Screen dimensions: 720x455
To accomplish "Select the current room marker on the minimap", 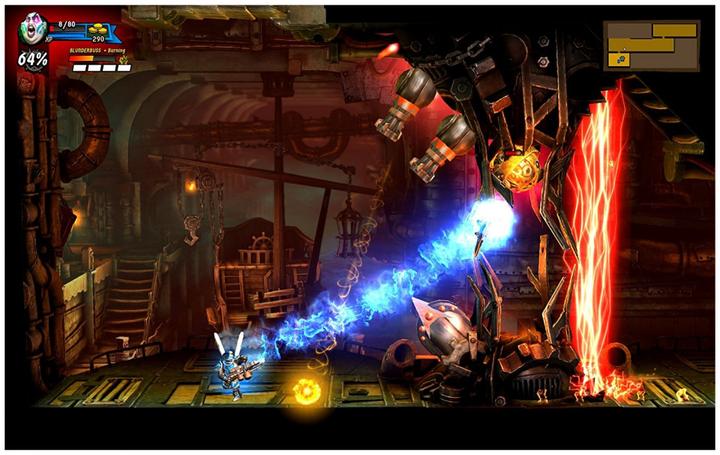I will 621,60.
